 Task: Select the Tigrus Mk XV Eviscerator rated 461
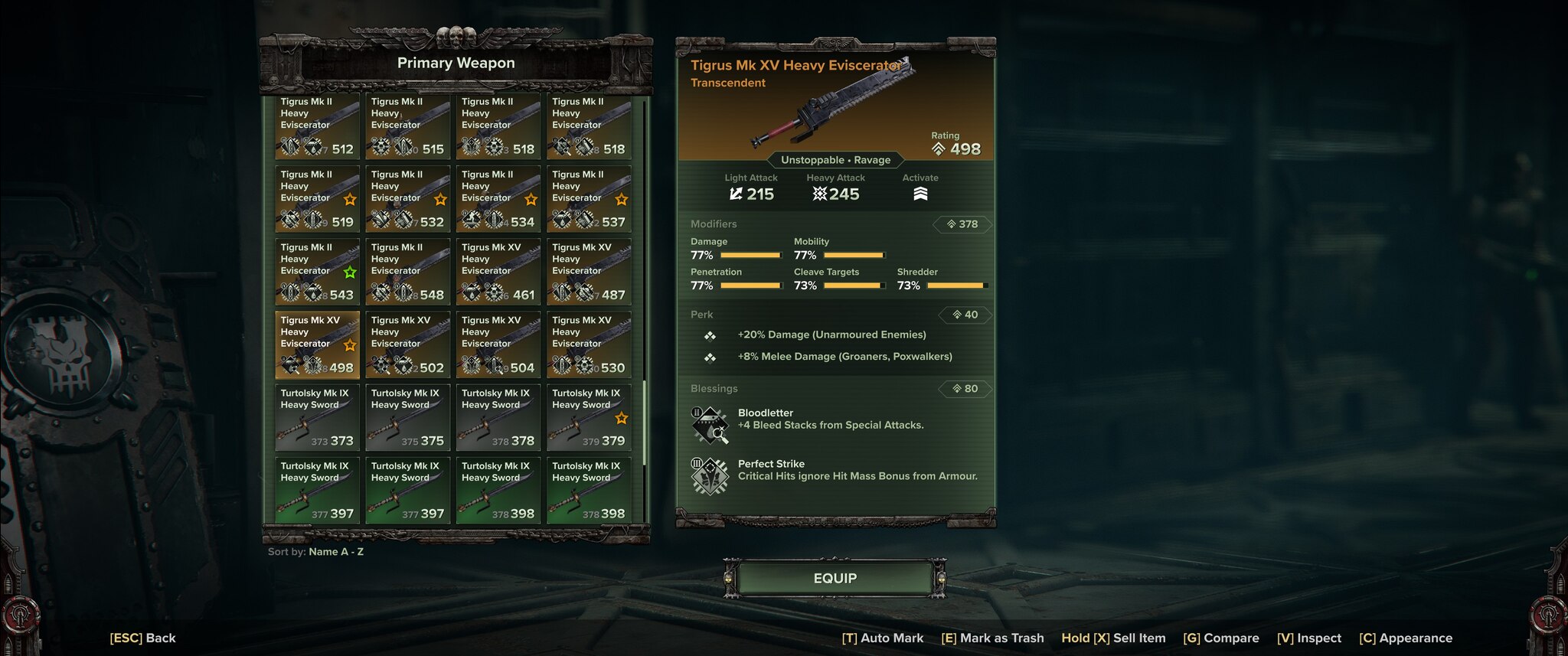[x=498, y=272]
